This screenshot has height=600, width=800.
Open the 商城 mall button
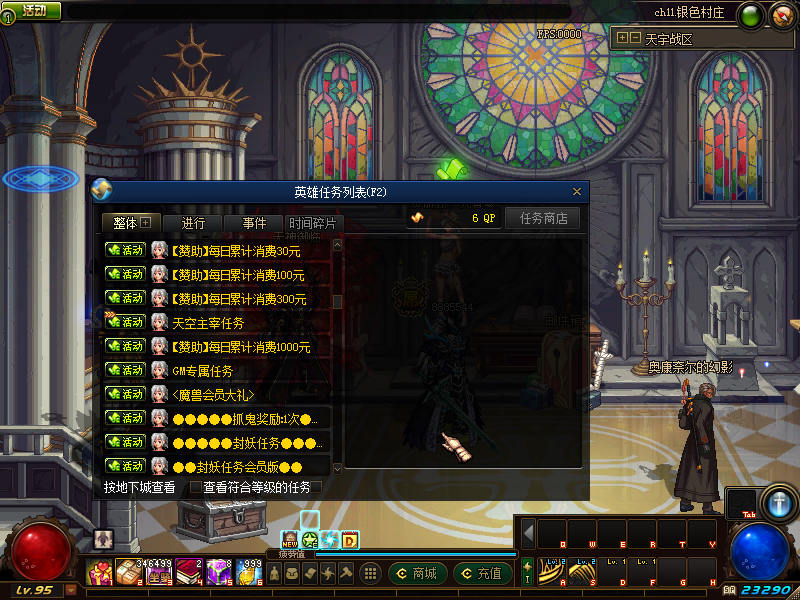[x=417, y=573]
